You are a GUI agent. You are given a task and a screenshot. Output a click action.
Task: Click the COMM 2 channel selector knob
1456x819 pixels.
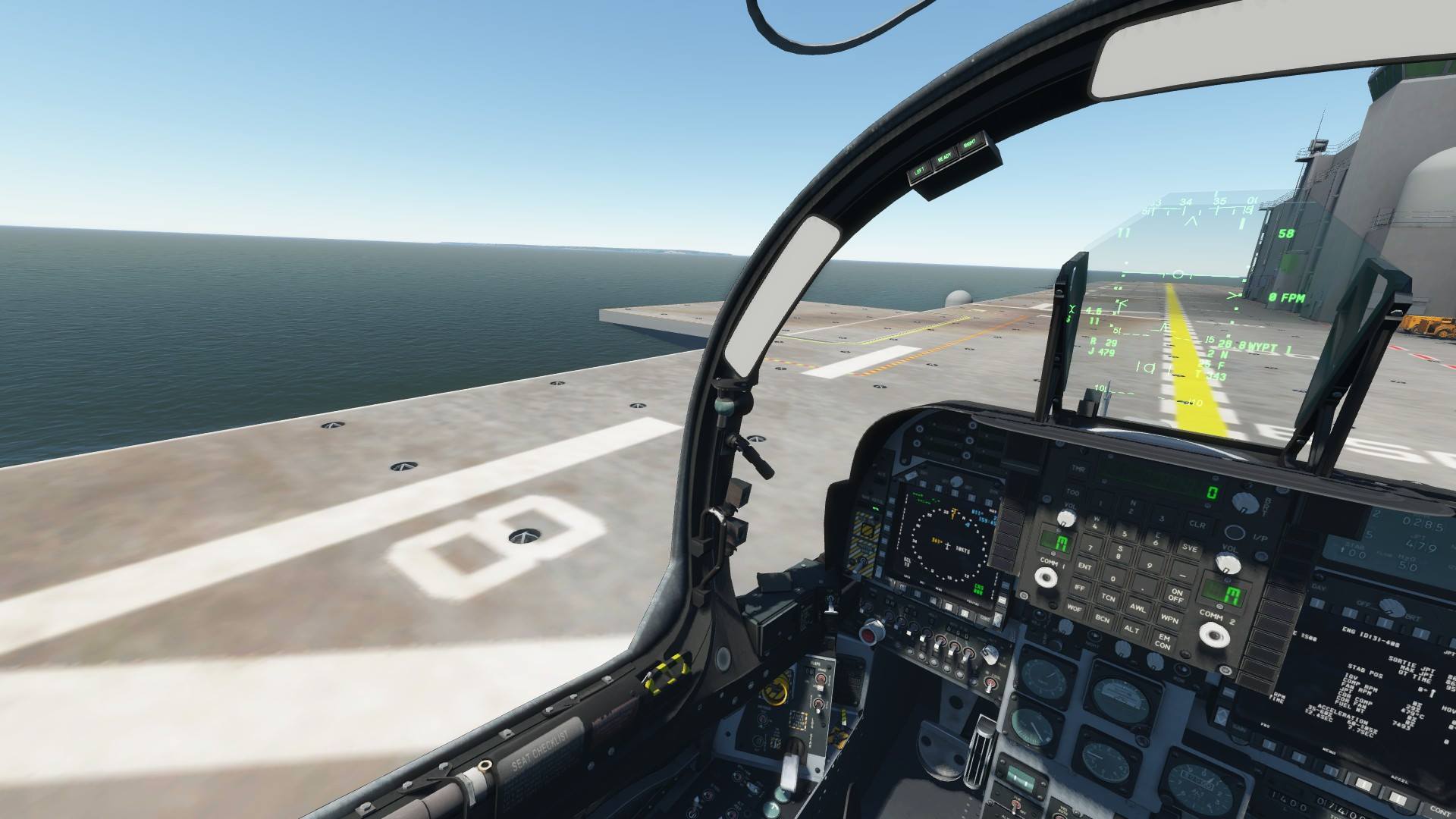1213,634
